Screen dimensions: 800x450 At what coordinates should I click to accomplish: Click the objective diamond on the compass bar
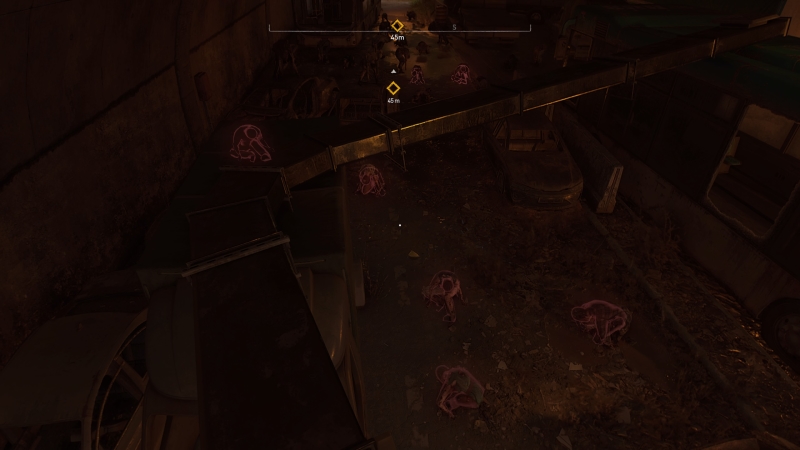click(x=397, y=25)
